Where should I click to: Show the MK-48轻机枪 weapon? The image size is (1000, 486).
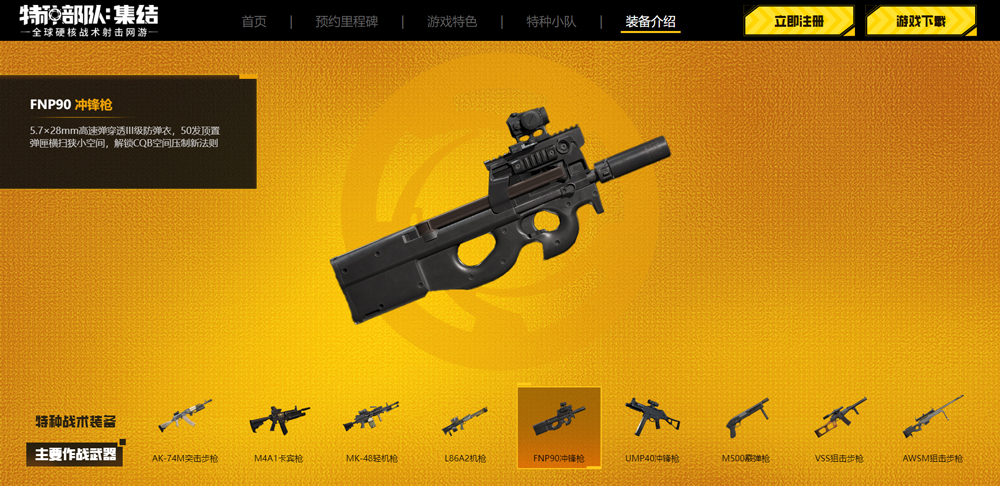click(x=372, y=425)
